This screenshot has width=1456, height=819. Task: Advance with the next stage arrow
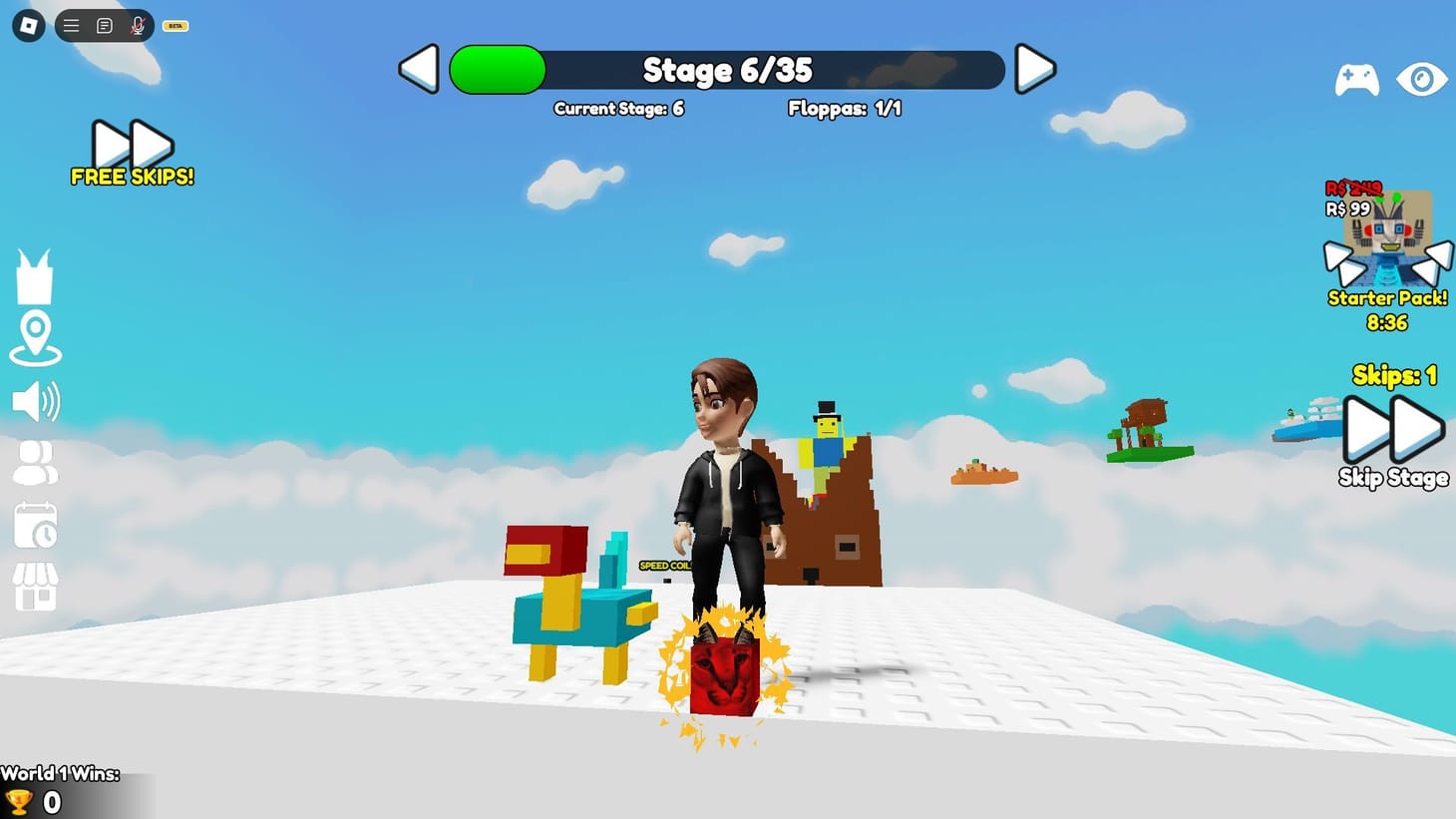(1035, 69)
